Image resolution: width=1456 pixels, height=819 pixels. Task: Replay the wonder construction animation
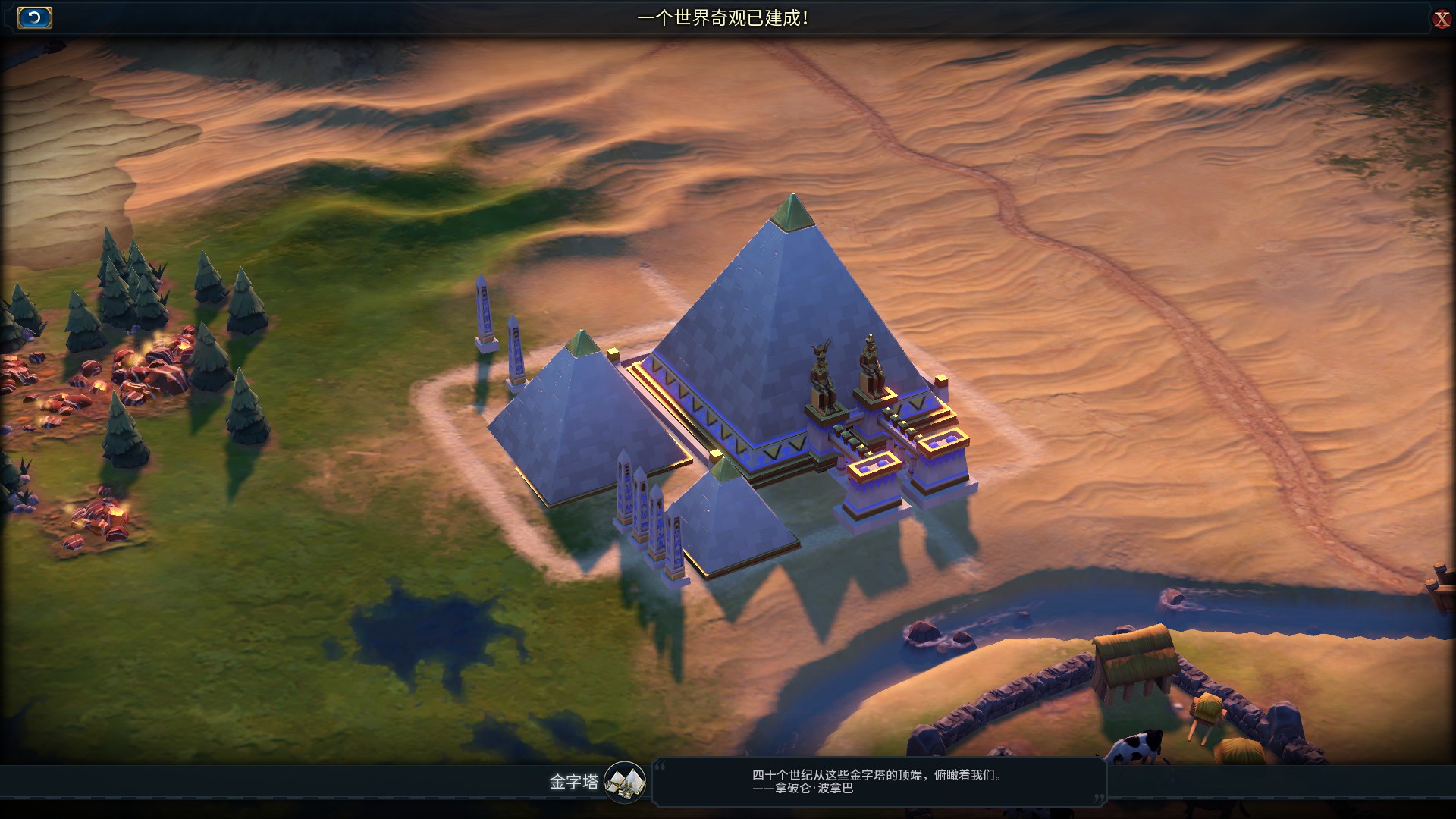click(x=34, y=17)
